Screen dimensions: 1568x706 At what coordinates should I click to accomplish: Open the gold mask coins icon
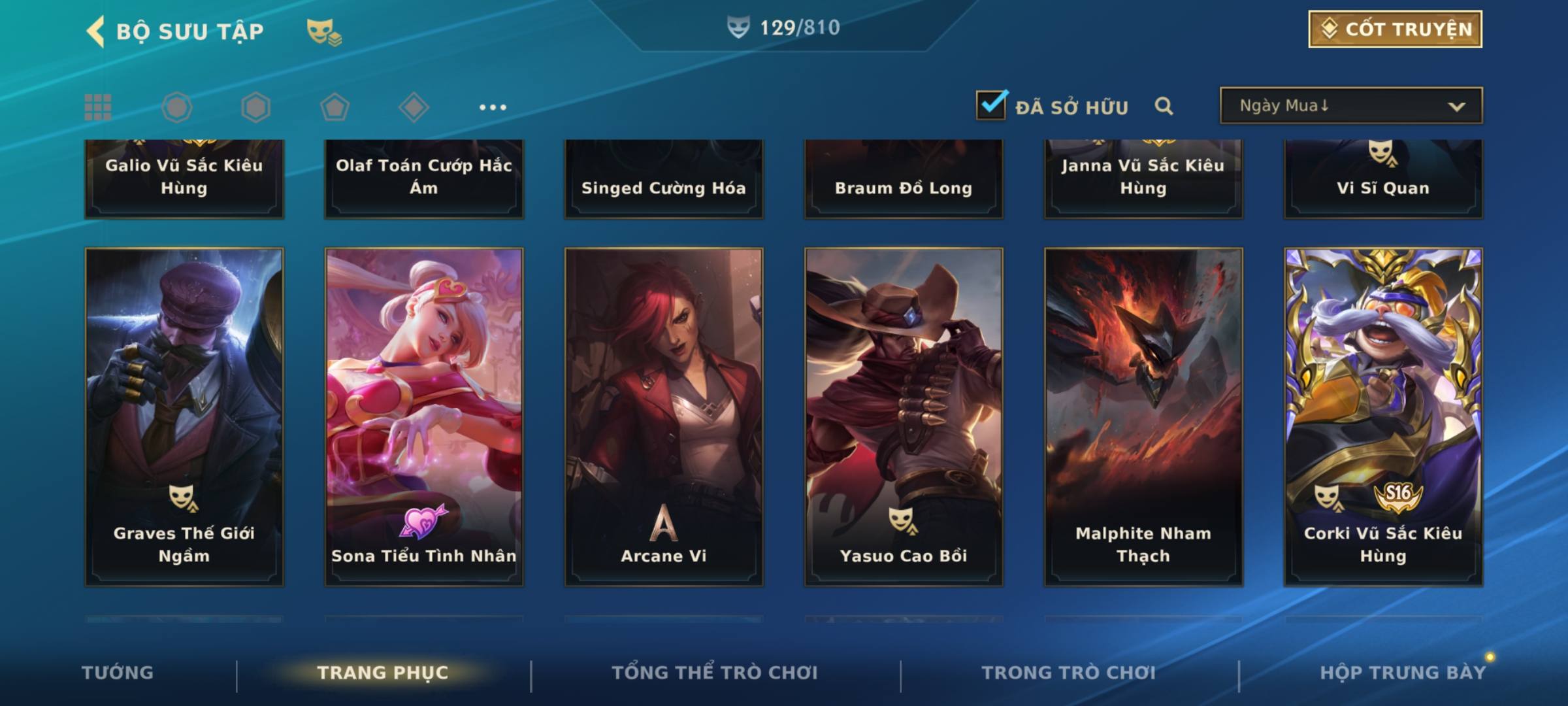coord(324,32)
